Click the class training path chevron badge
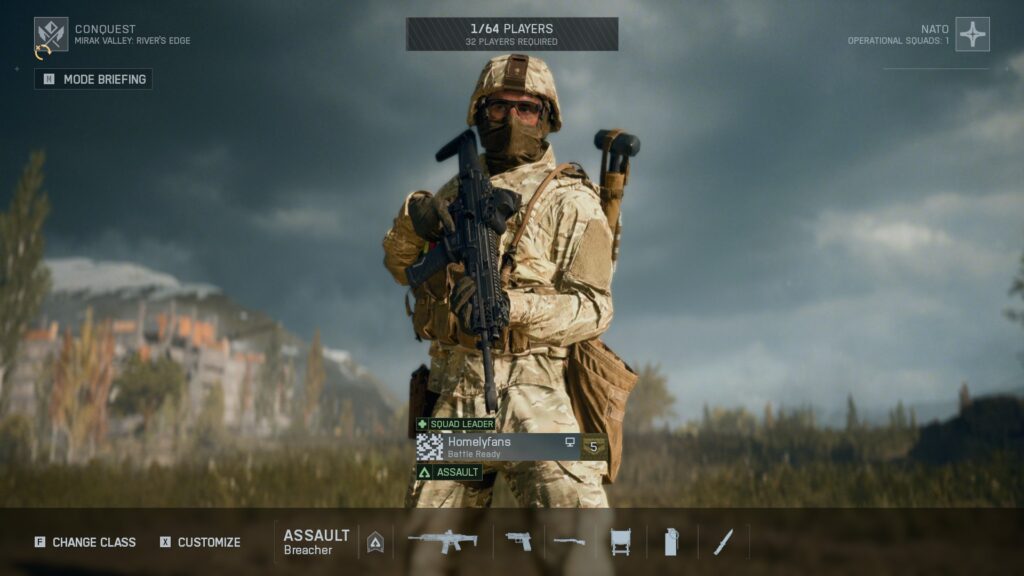1024x576 pixels. pyautogui.click(x=376, y=541)
